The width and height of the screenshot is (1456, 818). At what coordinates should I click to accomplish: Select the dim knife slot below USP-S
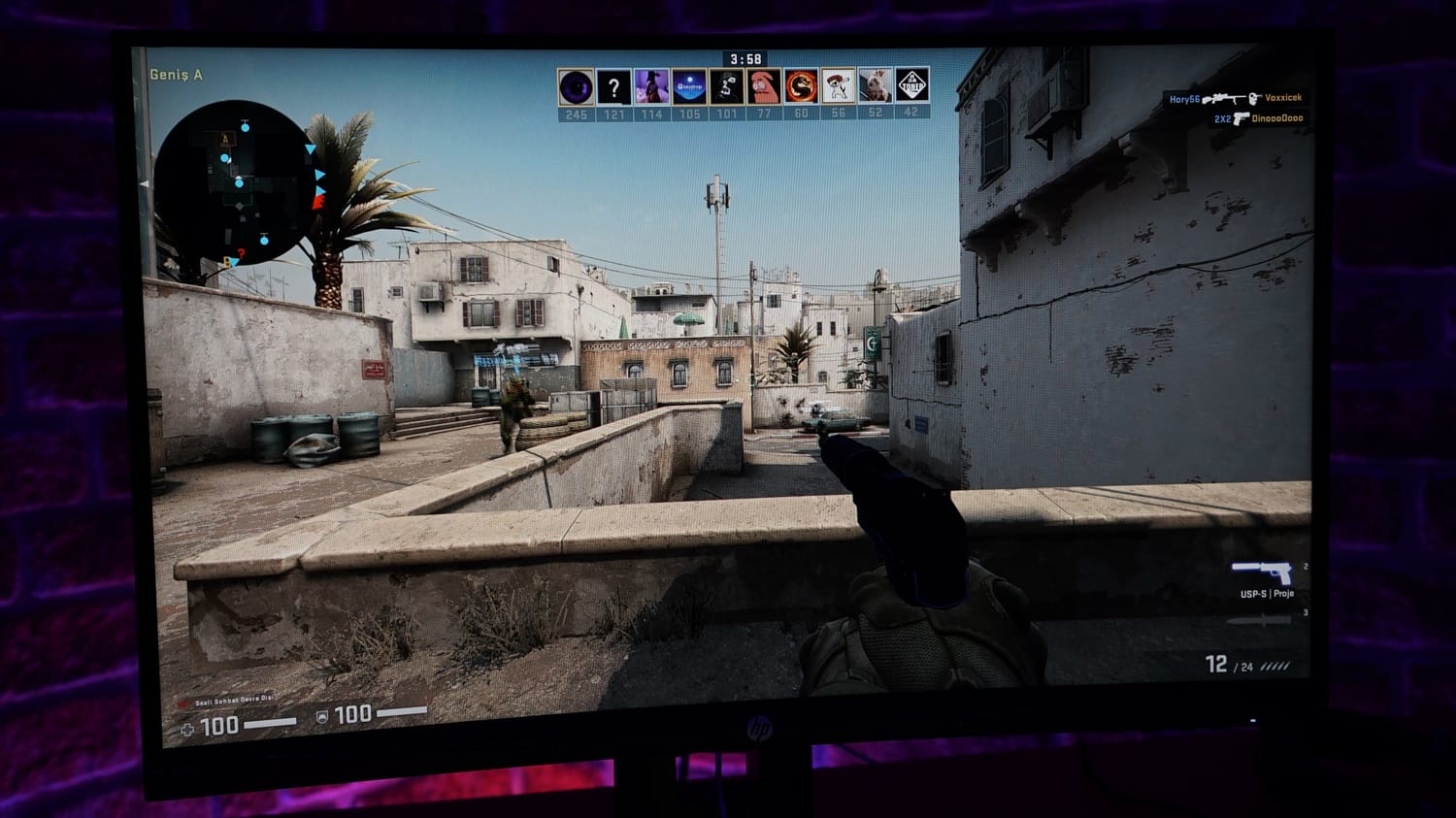click(x=1260, y=620)
